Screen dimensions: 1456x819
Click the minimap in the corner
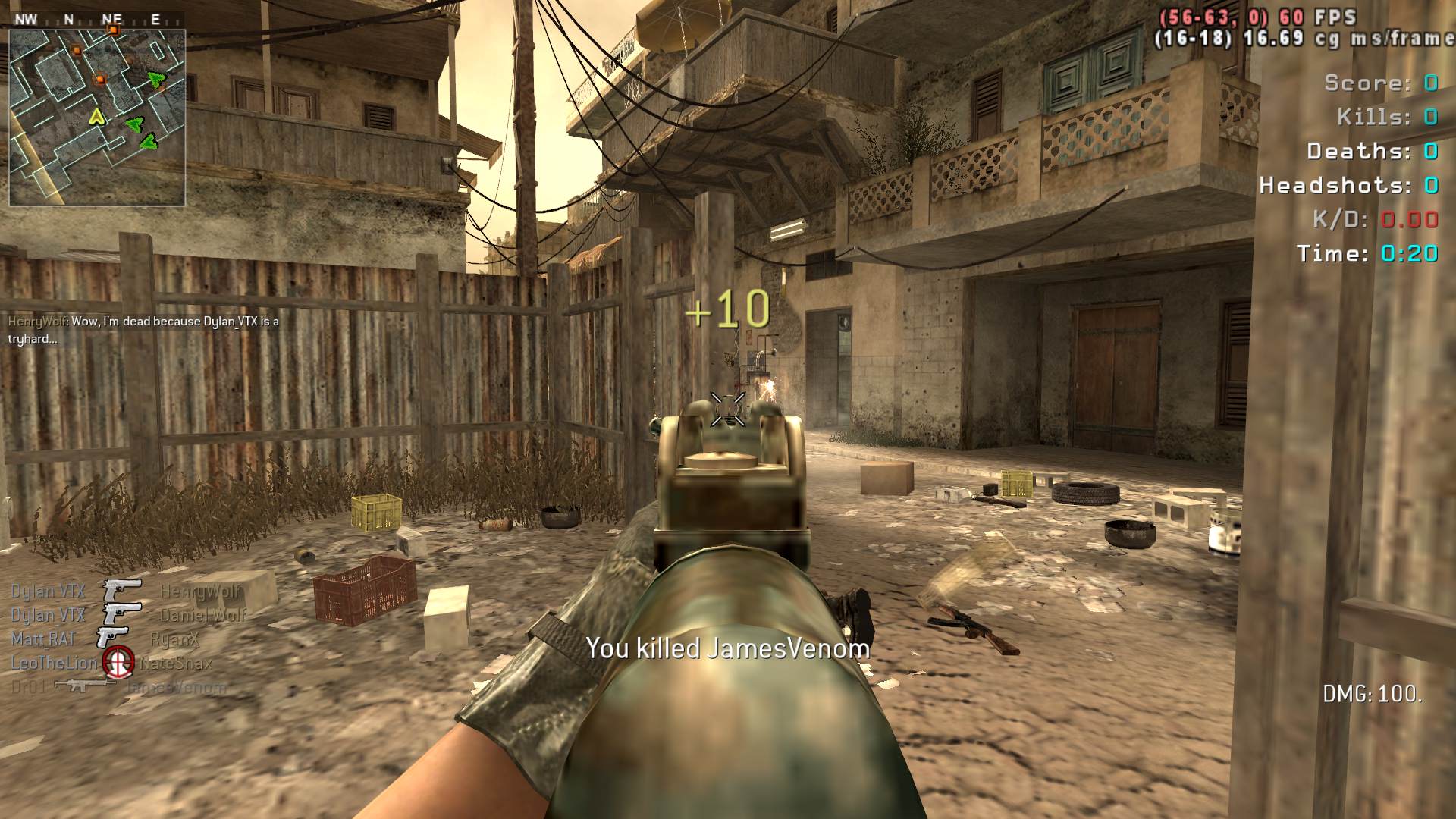tap(97, 118)
